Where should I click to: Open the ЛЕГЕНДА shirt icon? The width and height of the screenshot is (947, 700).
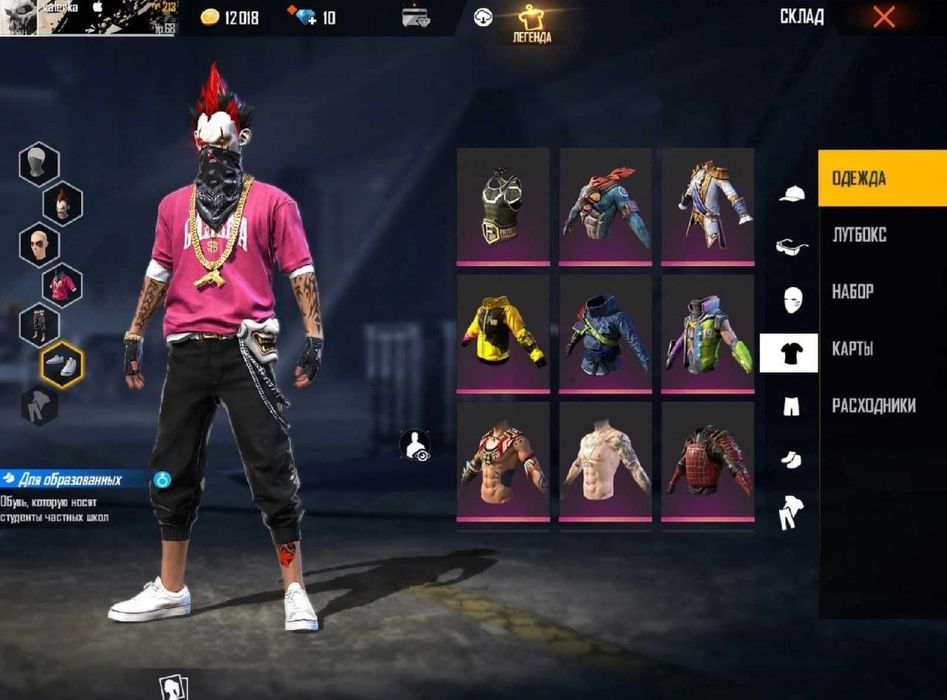click(x=532, y=22)
